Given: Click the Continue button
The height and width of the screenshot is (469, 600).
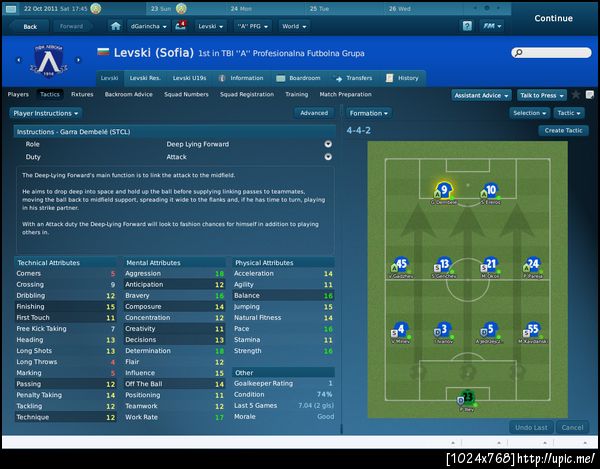Looking at the screenshot, I should (553, 18).
